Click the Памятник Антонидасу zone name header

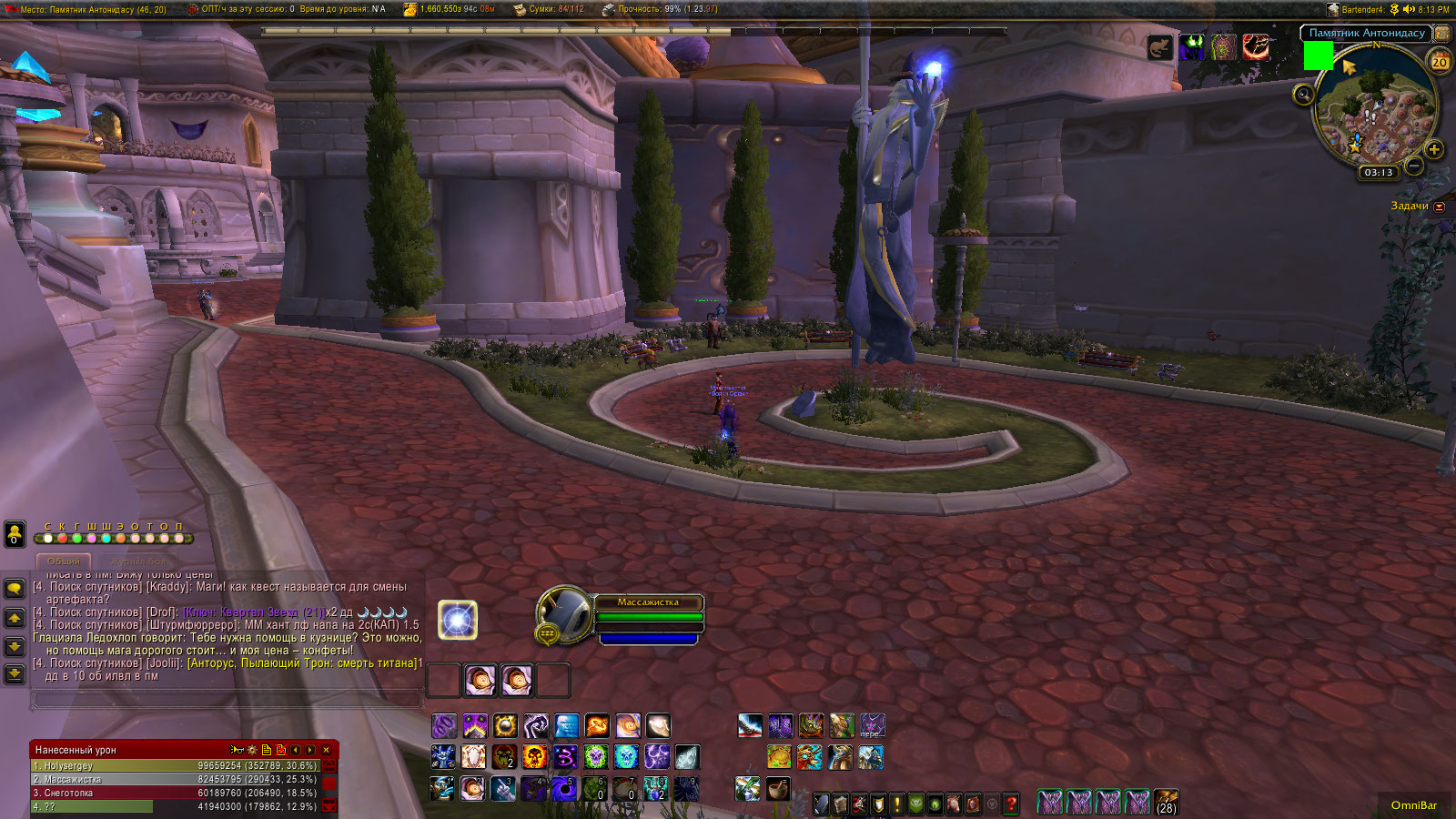point(1367,33)
